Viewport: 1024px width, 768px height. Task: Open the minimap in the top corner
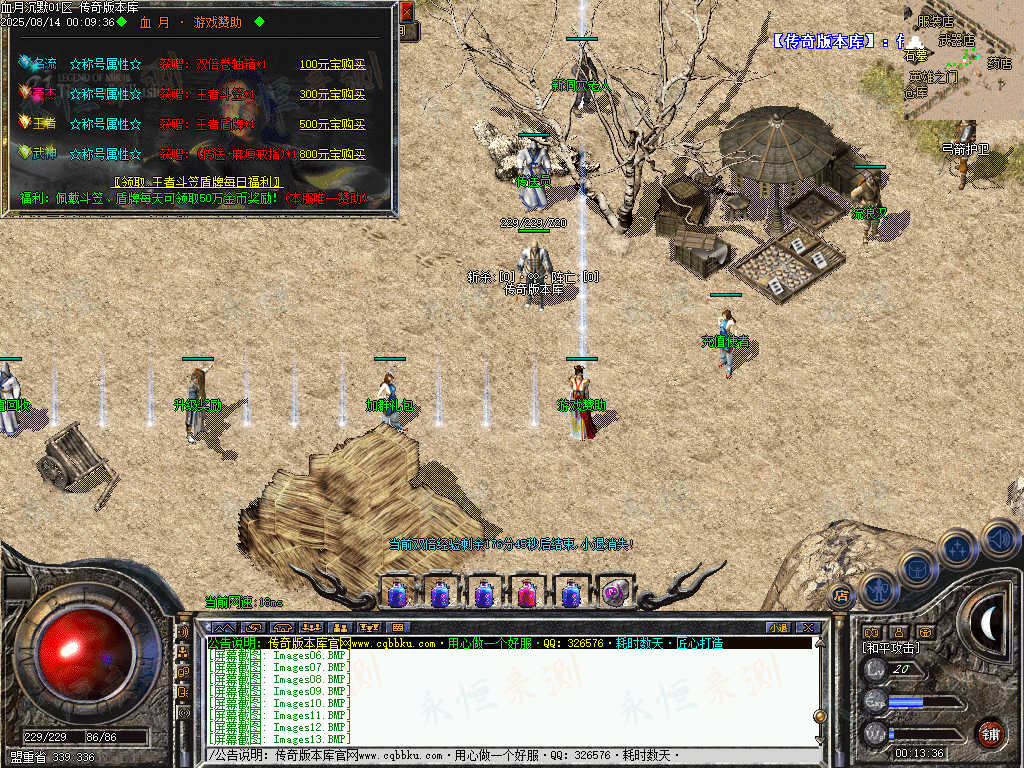[963, 60]
